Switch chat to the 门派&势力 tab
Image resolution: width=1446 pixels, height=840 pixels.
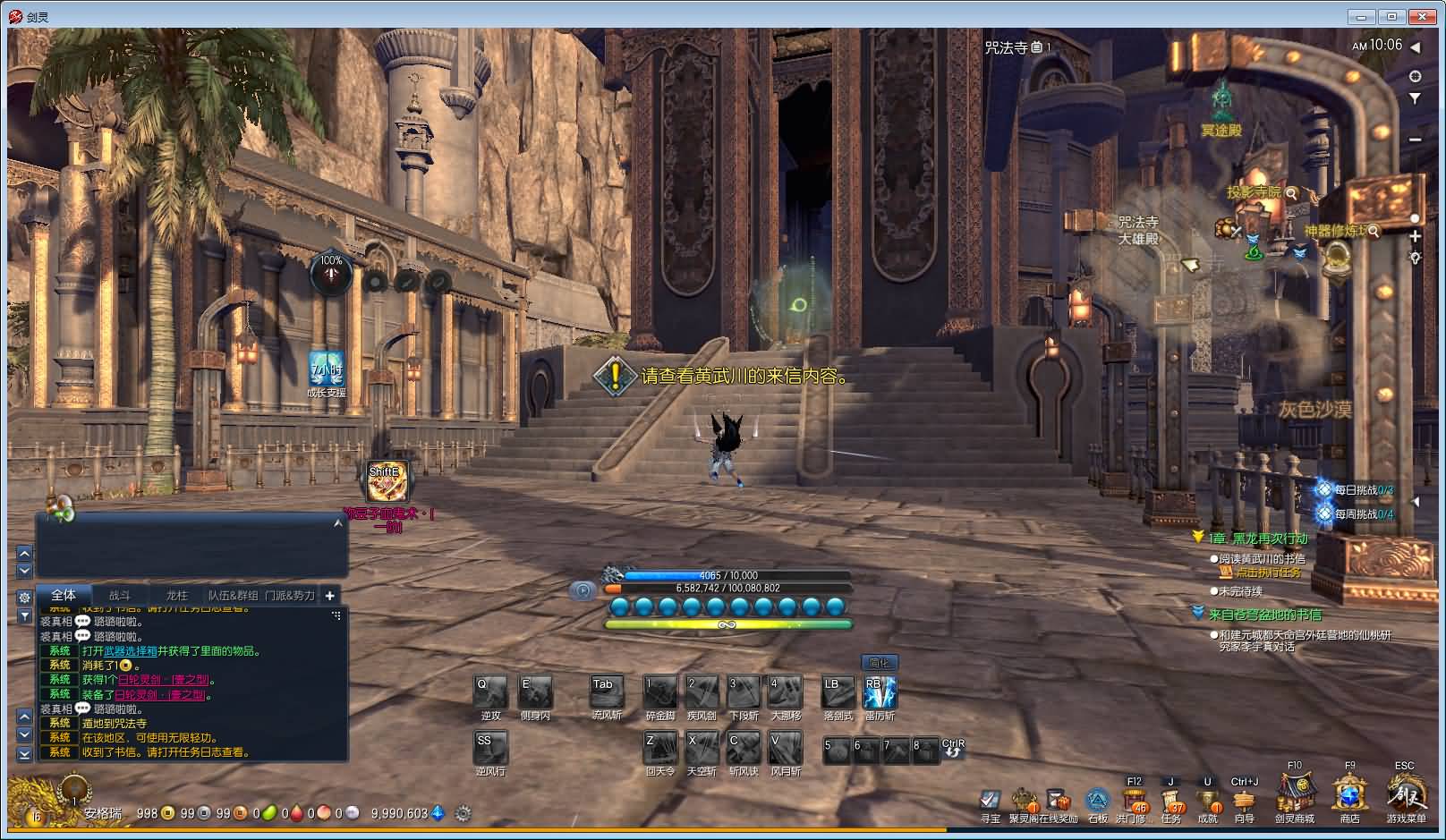point(290,596)
